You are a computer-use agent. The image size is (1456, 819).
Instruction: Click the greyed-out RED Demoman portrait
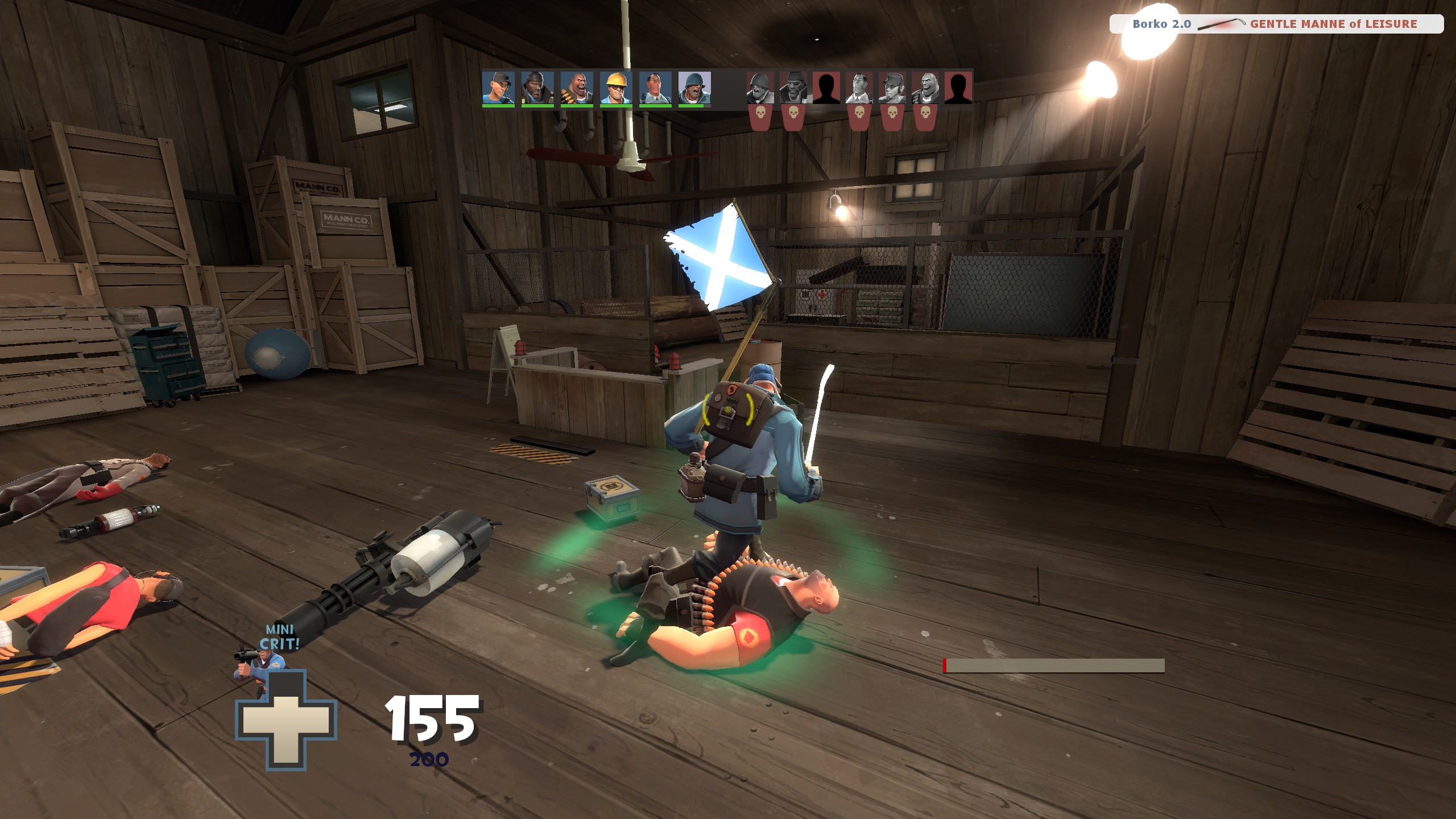click(793, 88)
